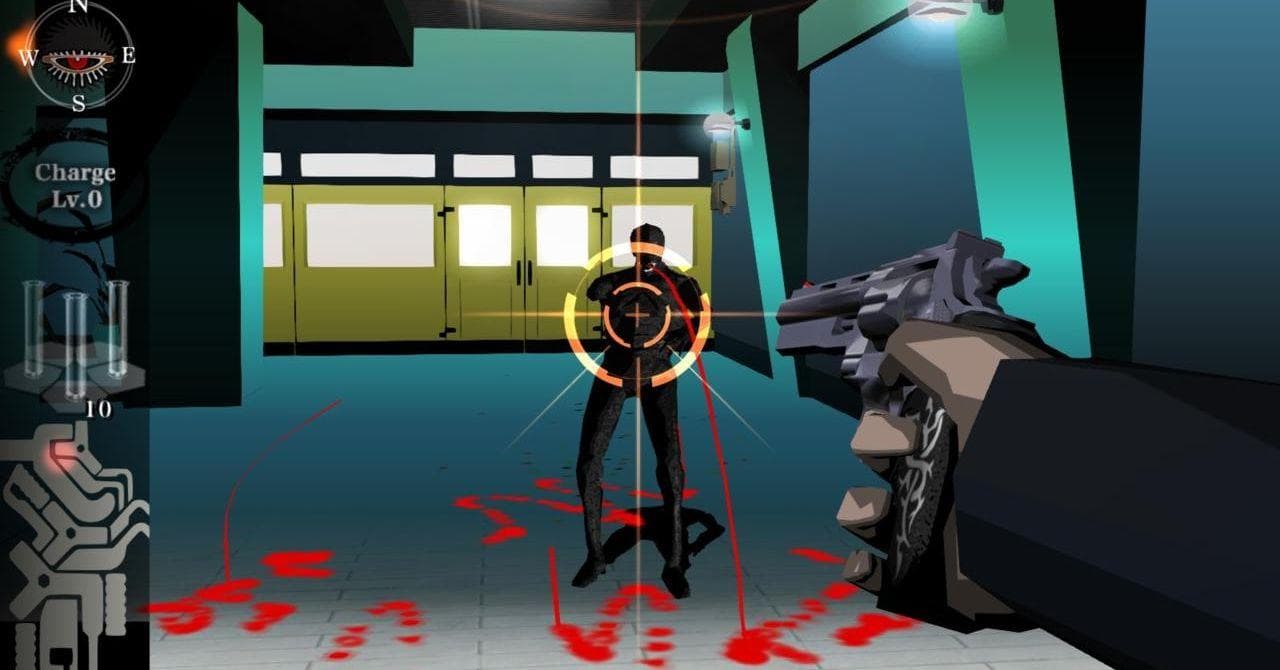The height and width of the screenshot is (670, 1280).
Task: Click the persona emblem with glowing red eye
Action: tap(72, 540)
